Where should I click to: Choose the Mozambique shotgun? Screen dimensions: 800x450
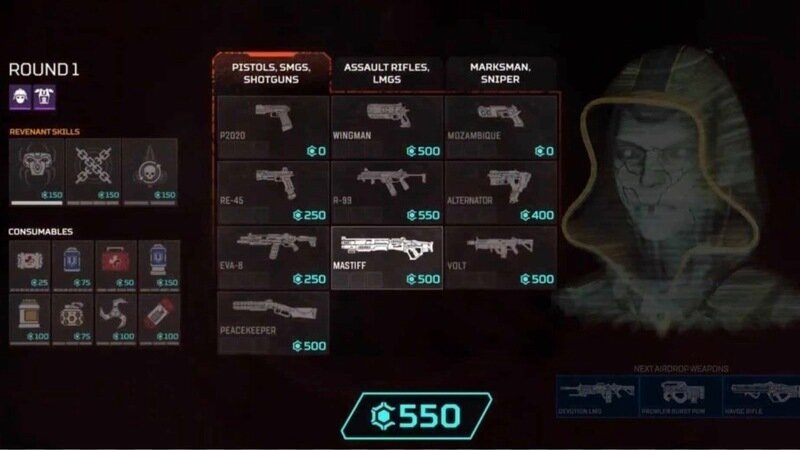coord(500,127)
